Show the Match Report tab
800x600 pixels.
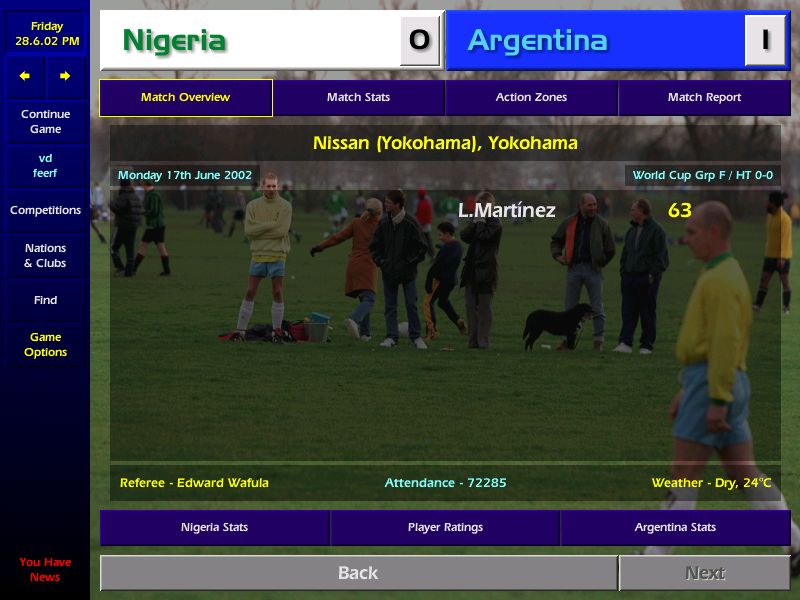click(x=704, y=98)
